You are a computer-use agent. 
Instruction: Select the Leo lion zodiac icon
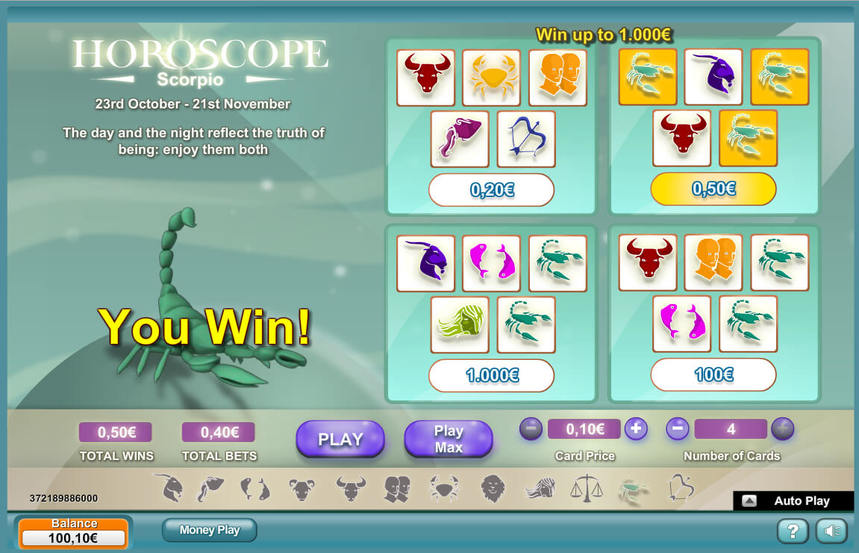[492, 488]
